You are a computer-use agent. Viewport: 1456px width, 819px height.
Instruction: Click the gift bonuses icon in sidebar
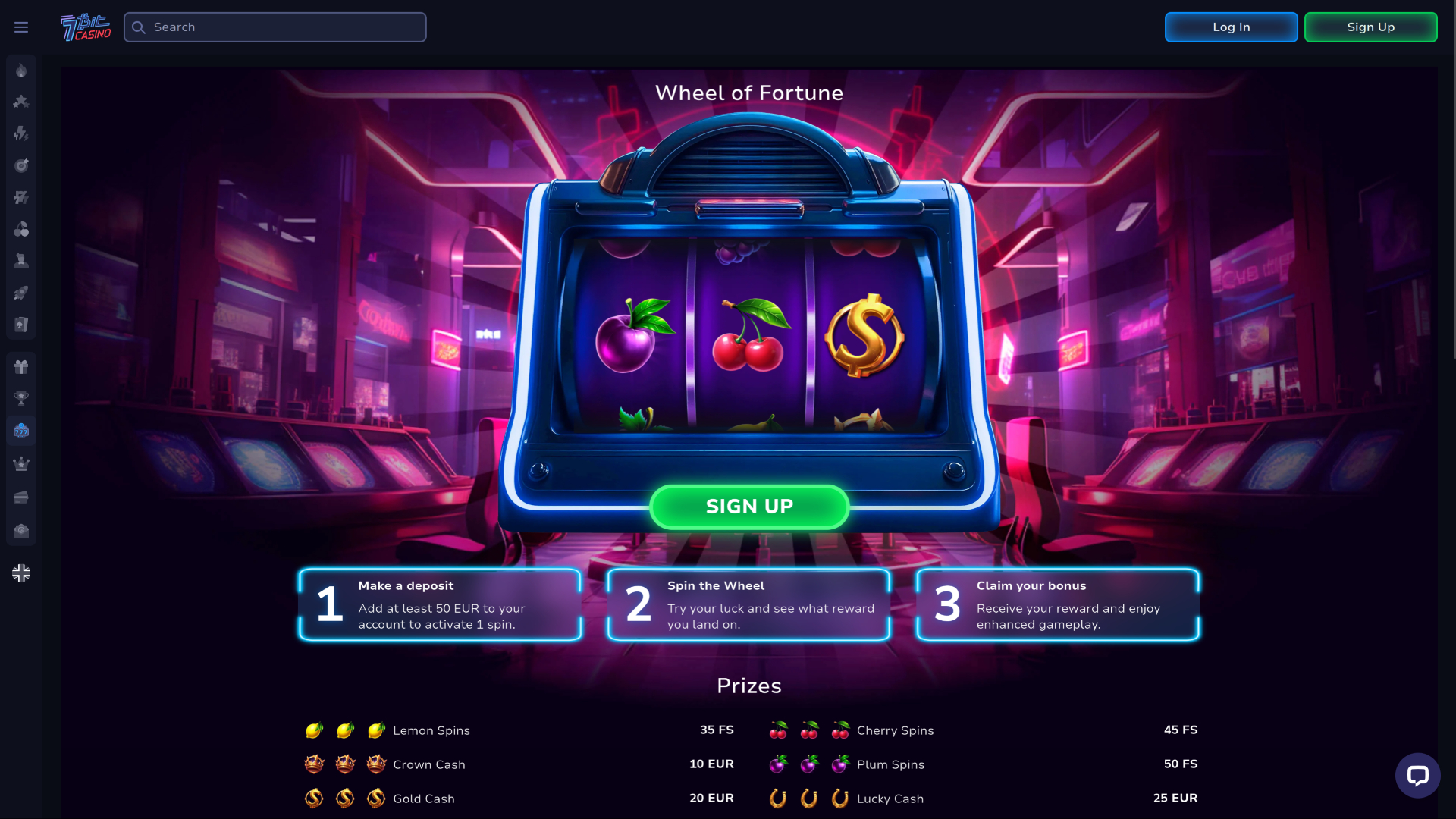click(21, 367)
